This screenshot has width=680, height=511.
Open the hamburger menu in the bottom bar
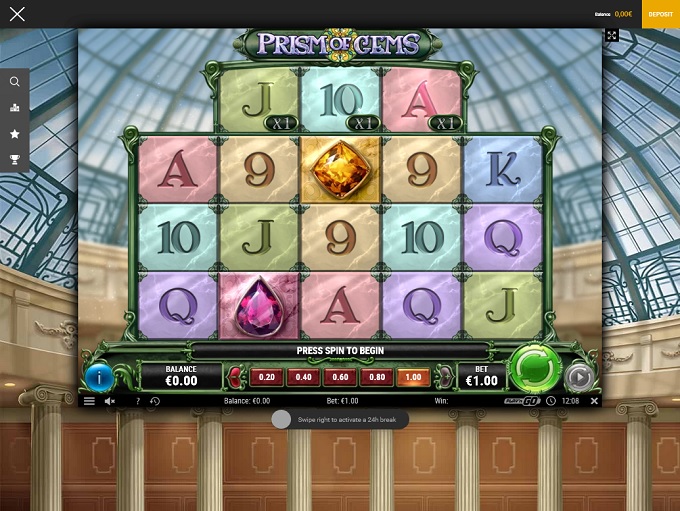click(89, 401)
